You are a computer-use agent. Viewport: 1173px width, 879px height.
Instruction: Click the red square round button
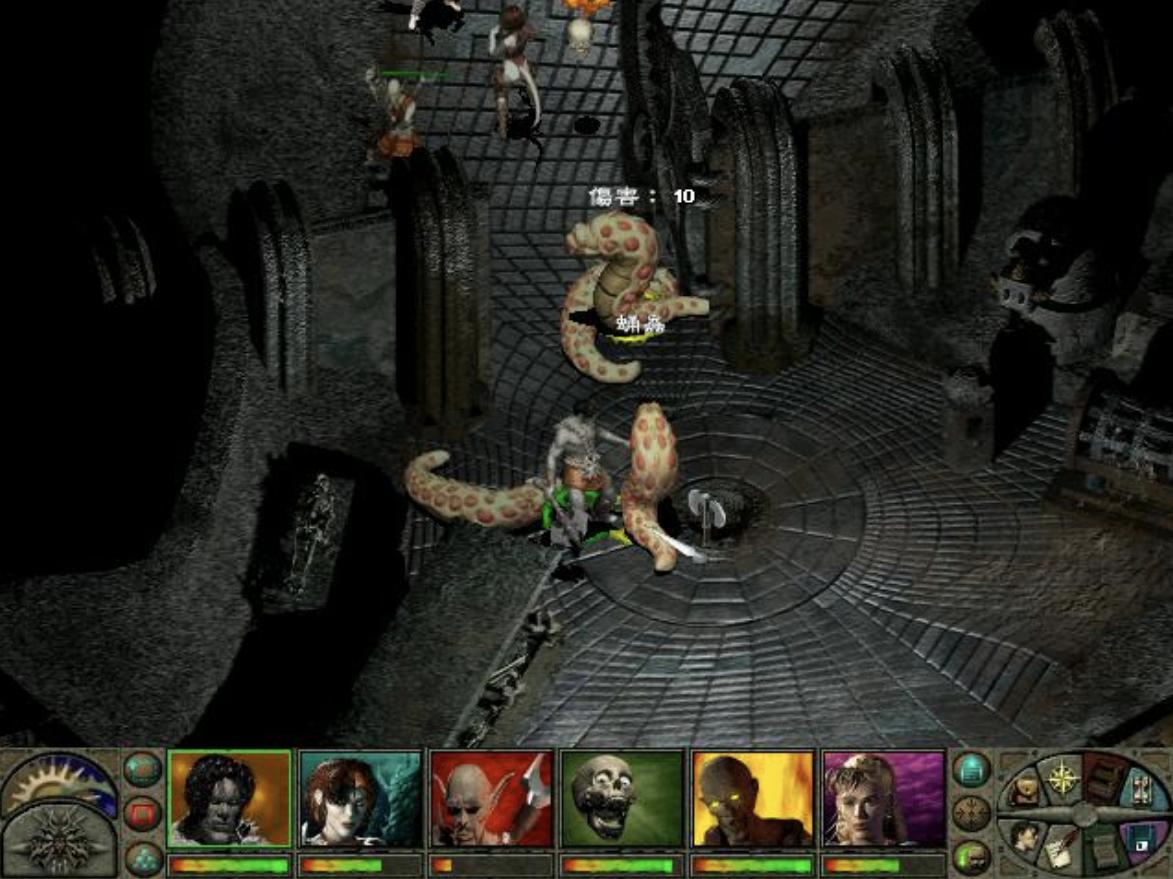tap(143, 813)
